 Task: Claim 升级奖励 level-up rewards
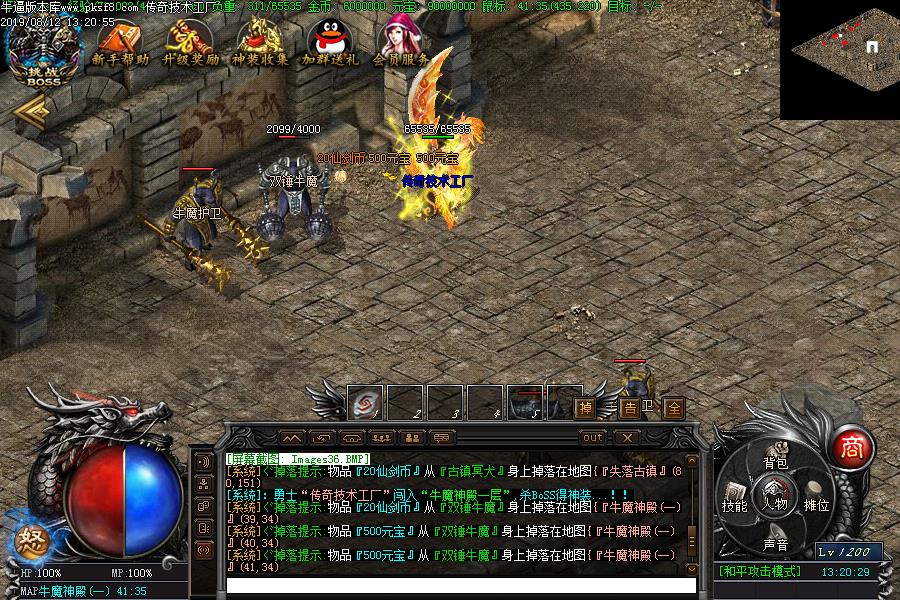pyautogui.click(x=191, y=45)
